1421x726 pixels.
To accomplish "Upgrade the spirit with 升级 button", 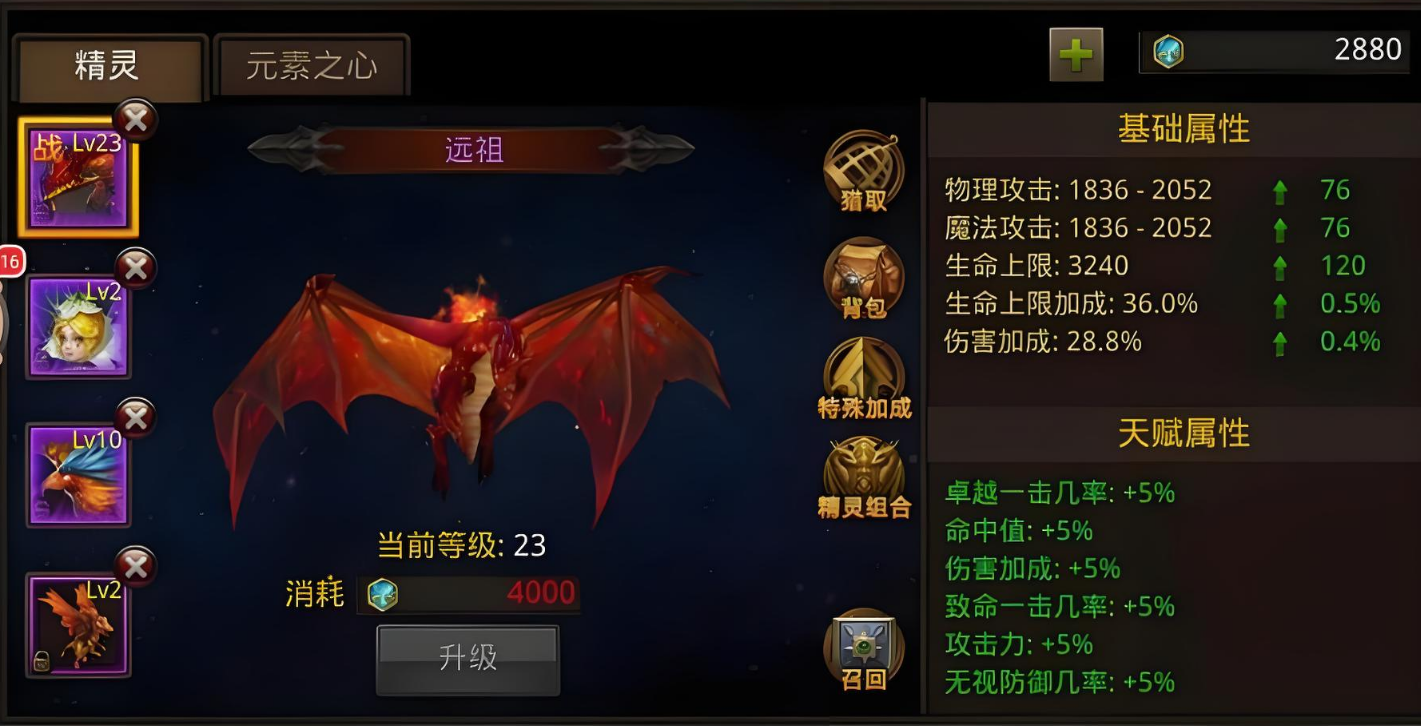I will (x=468, y=658).
